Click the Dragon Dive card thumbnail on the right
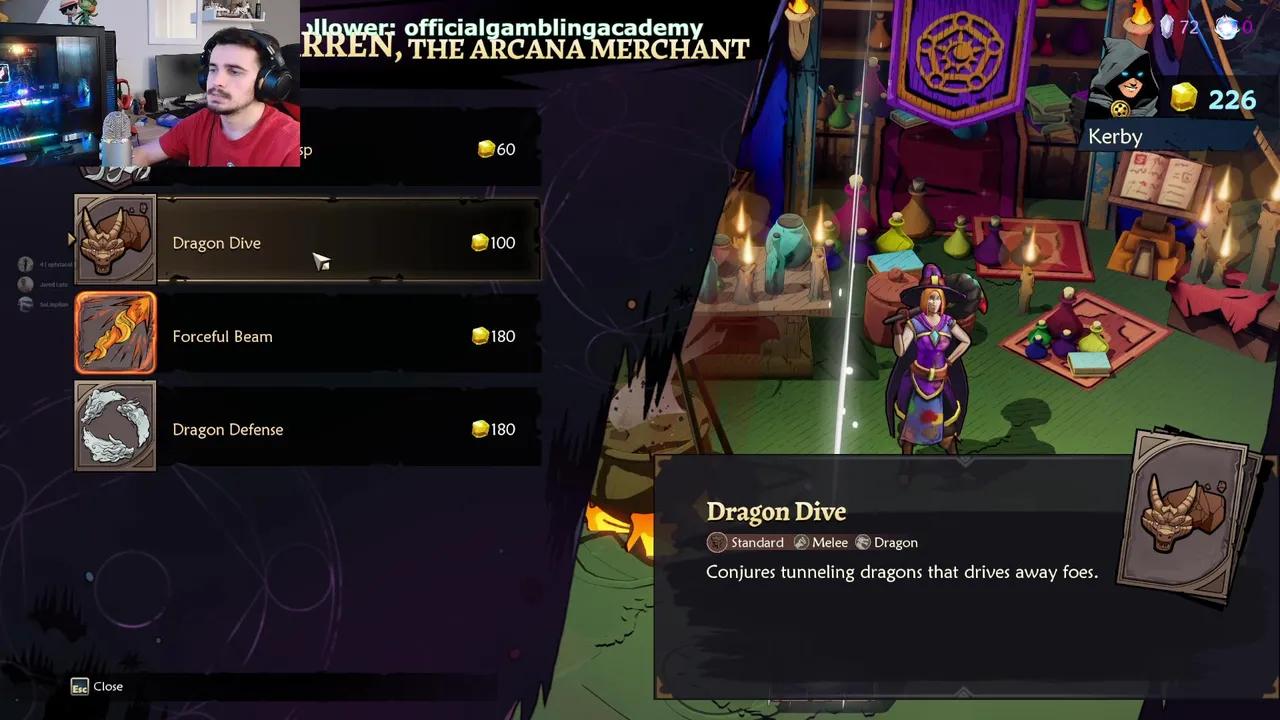The width and height of the screenshot is (1280, 720). [1188, 514]
